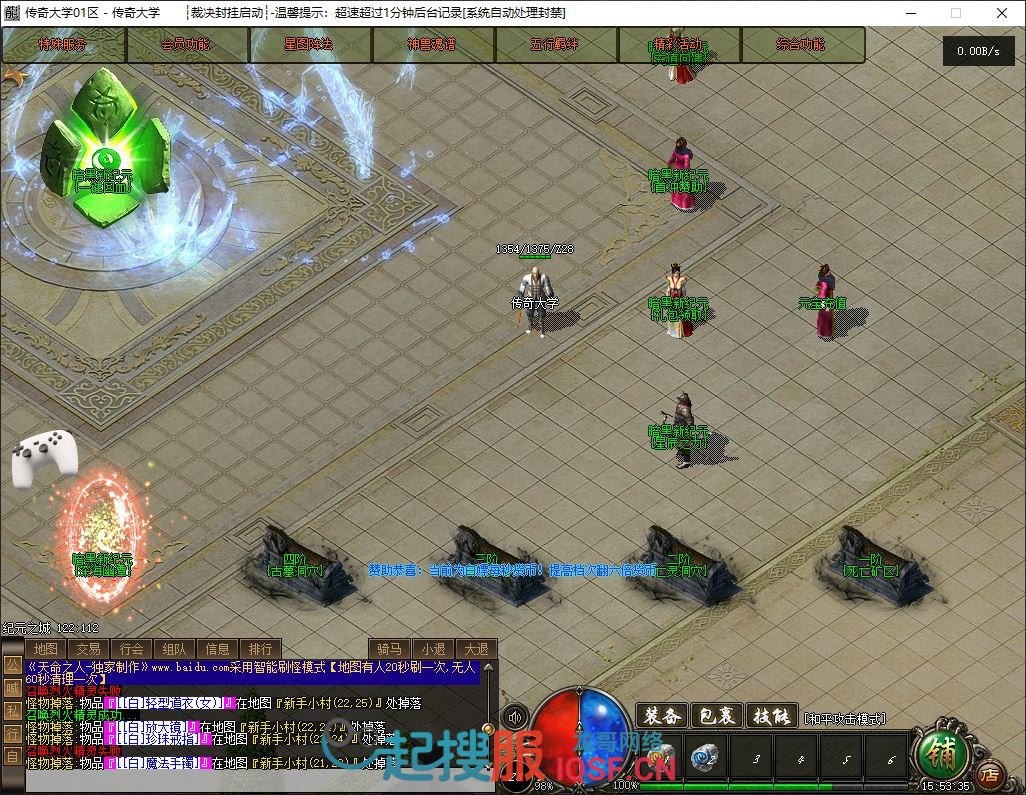Open the 特殊服务 menu

coord(63,45)
